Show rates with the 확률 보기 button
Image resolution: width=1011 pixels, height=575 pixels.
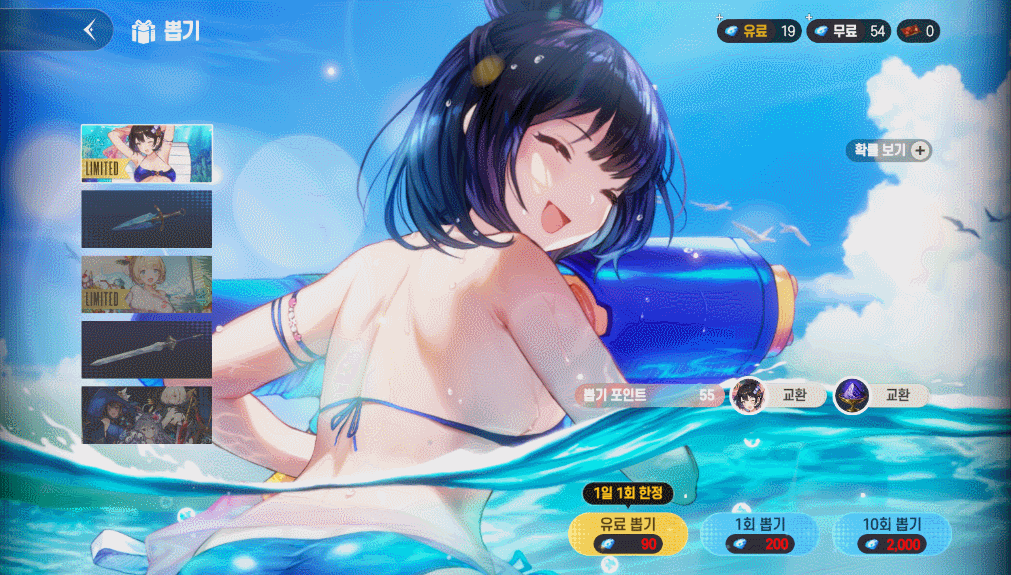tap(888, 151)
